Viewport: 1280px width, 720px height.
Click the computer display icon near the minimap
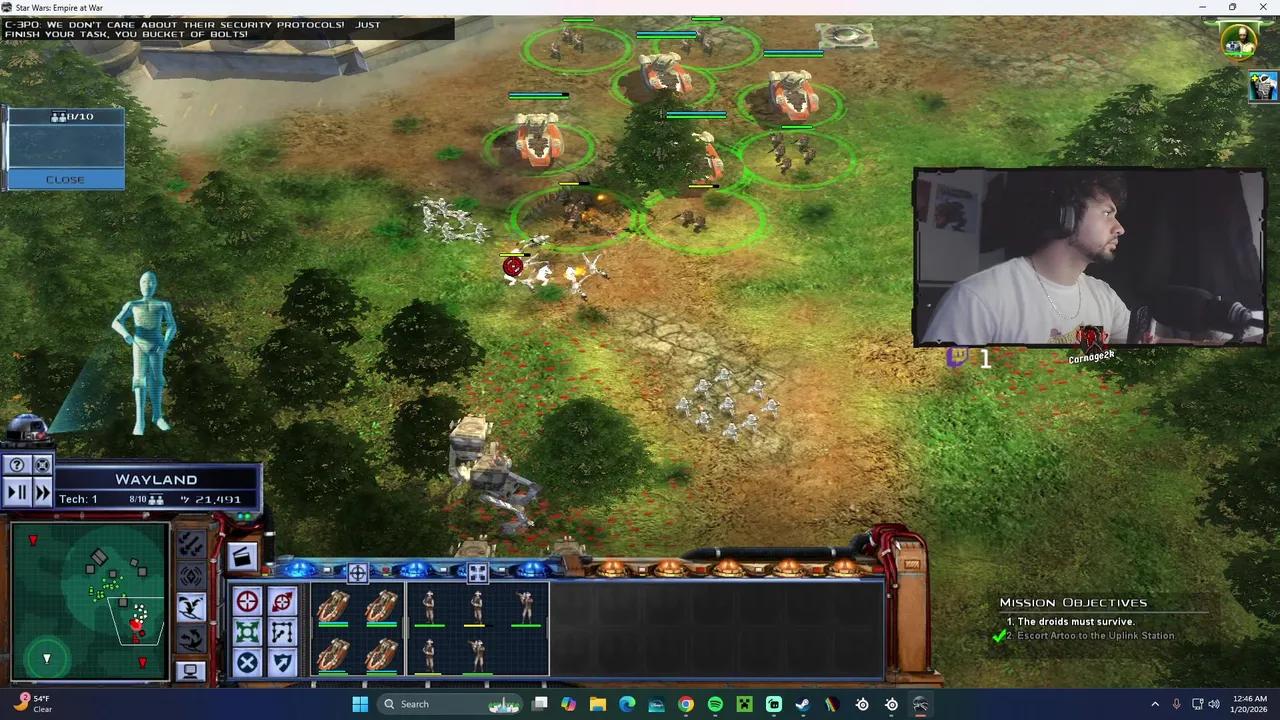[x=190, y=671]
